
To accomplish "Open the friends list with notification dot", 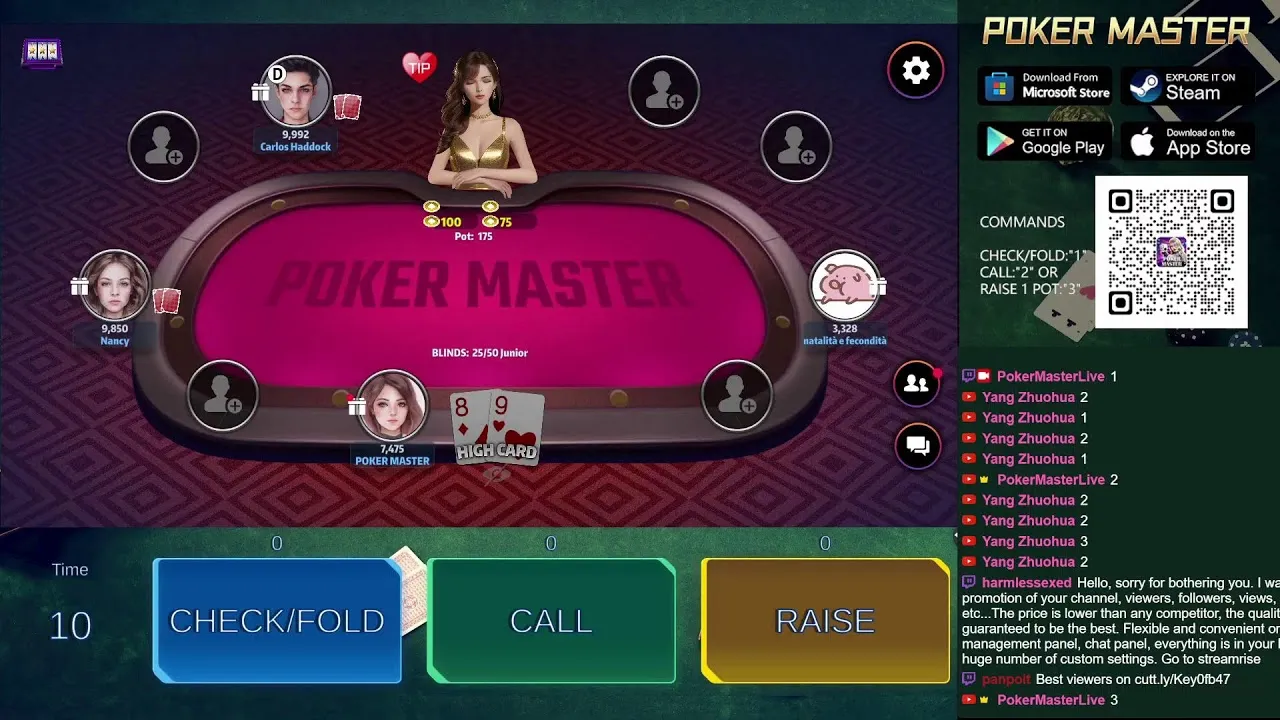I will [916, 384].
